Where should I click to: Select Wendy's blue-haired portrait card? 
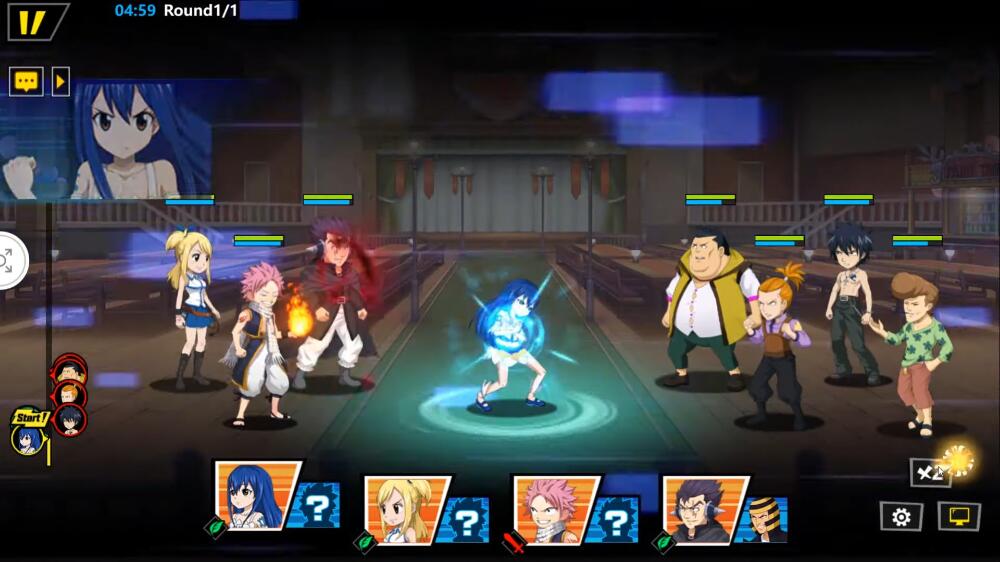tap(255, 496)
